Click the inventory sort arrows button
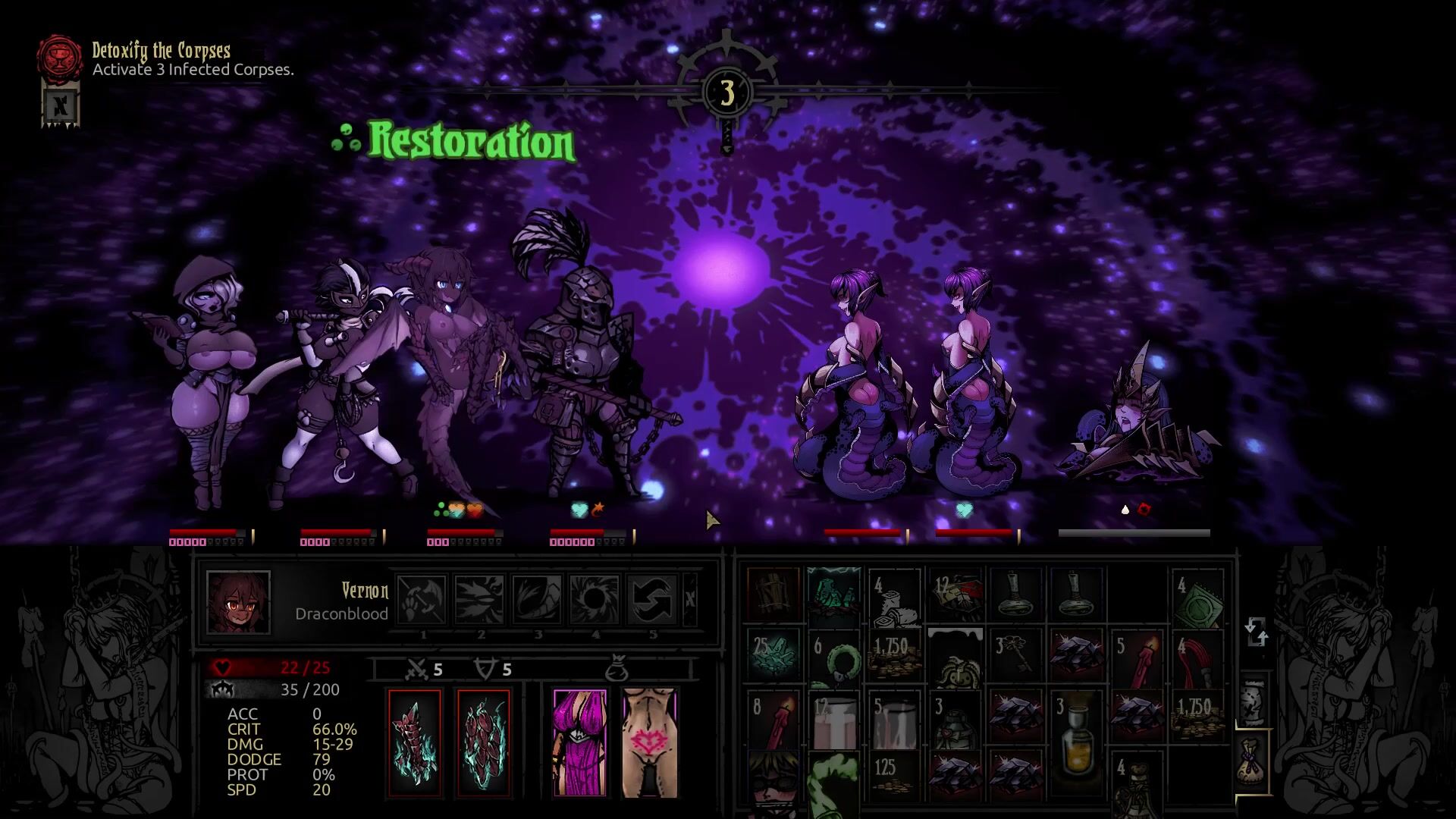Viewport: 1456px width, 819px height. pos(1256,632)
